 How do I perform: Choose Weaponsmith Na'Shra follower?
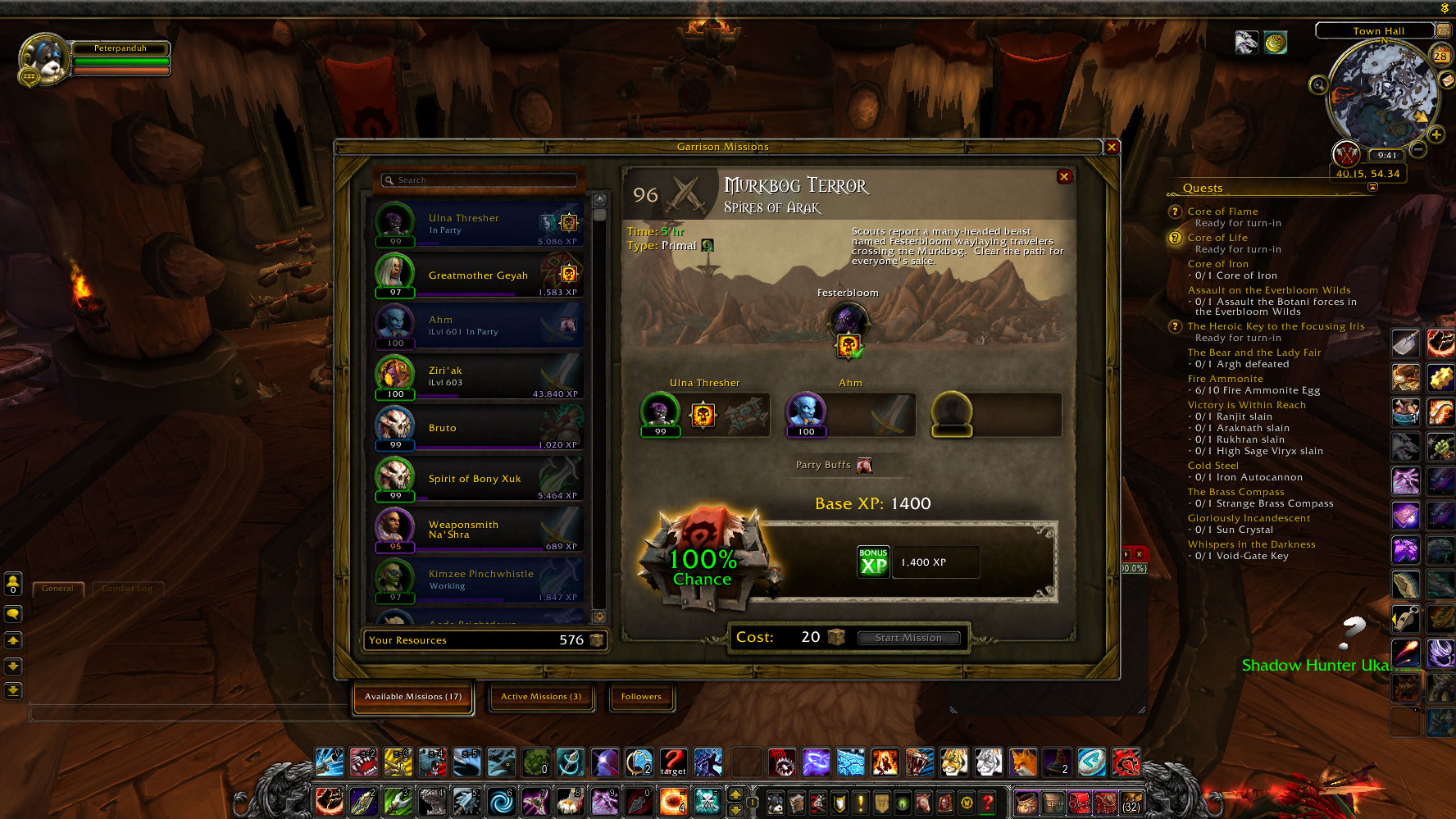(x=479, y=530)
